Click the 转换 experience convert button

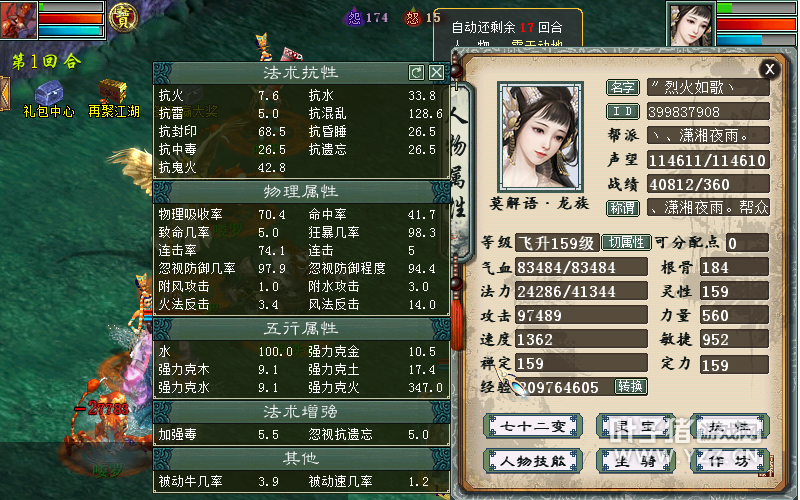point(630,386)
